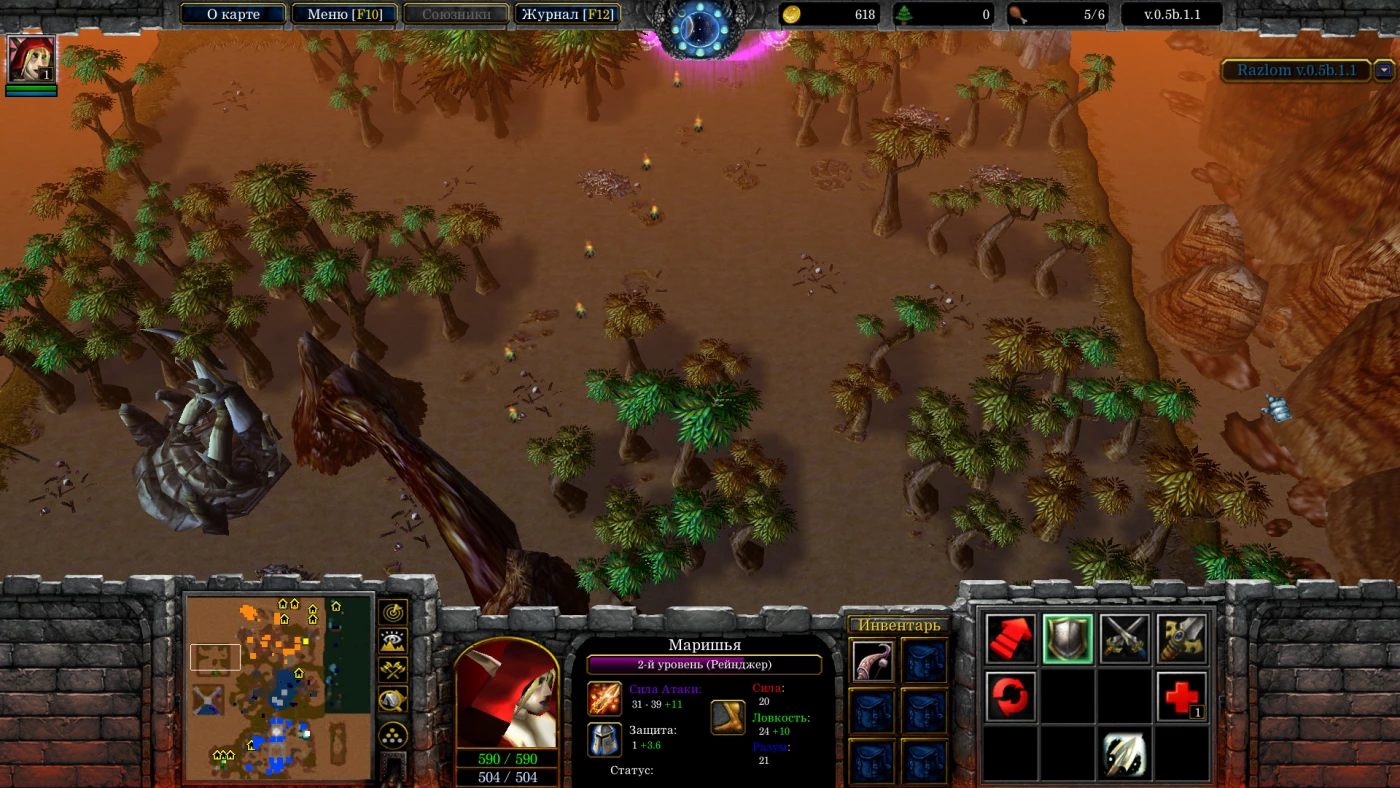The height and width of the screenshot is (788, 1400).
Task: Choose the shield hold position command
Action: 1067,639
